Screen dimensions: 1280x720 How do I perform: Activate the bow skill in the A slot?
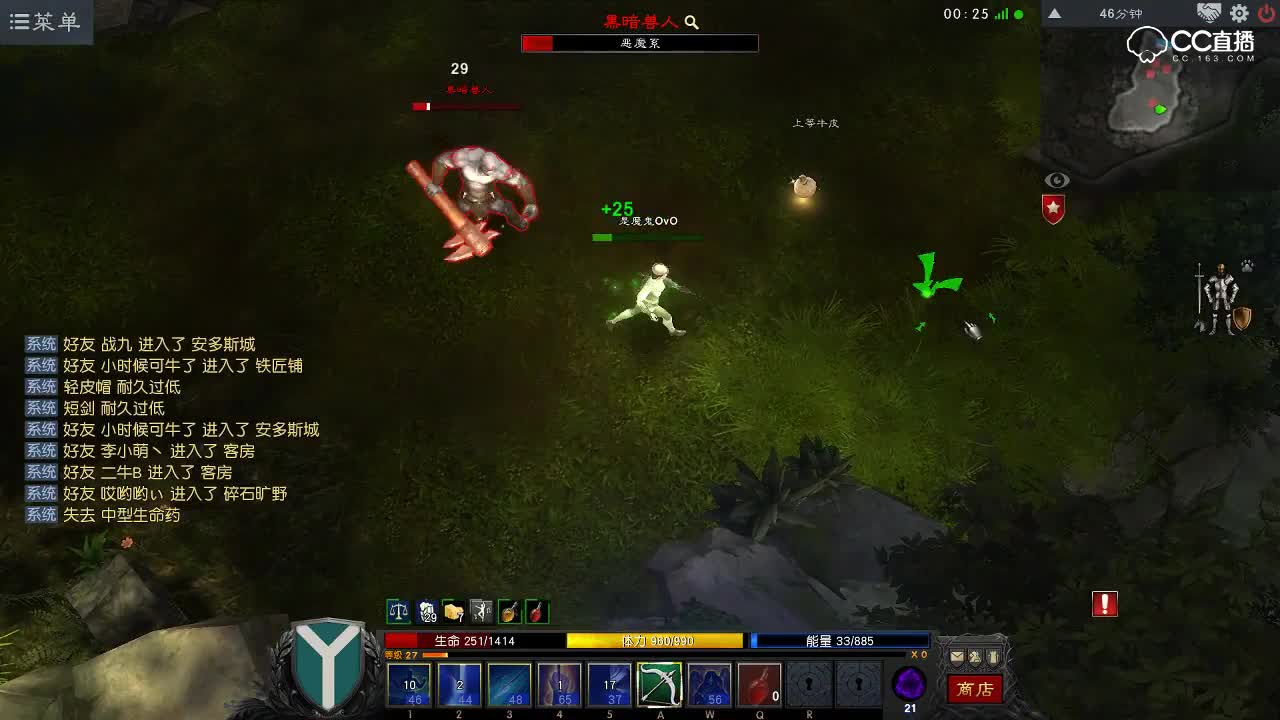pos(661,686)
